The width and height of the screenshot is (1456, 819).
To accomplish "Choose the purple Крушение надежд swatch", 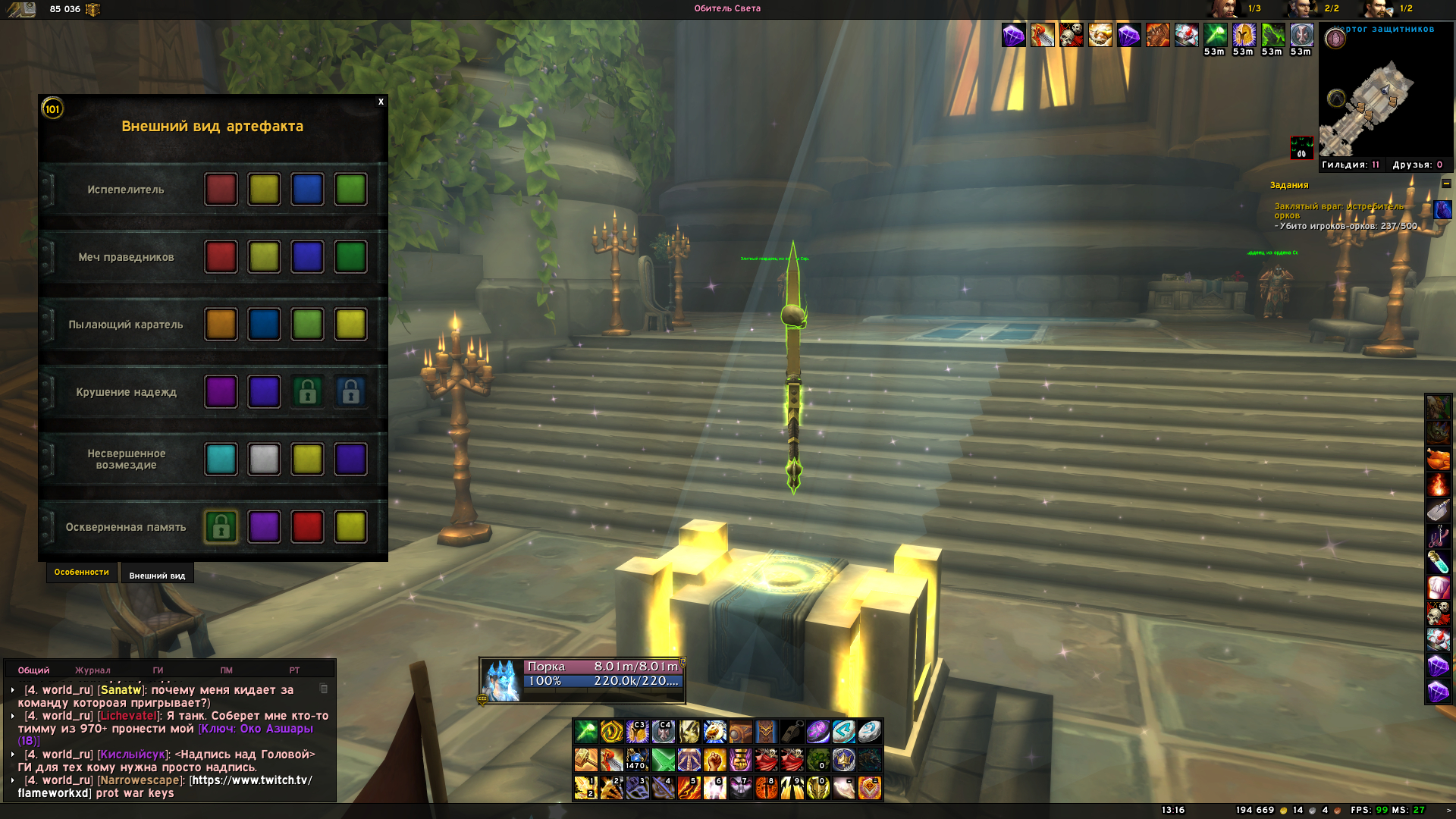I will pyautogui.click(x=221, y=392).
